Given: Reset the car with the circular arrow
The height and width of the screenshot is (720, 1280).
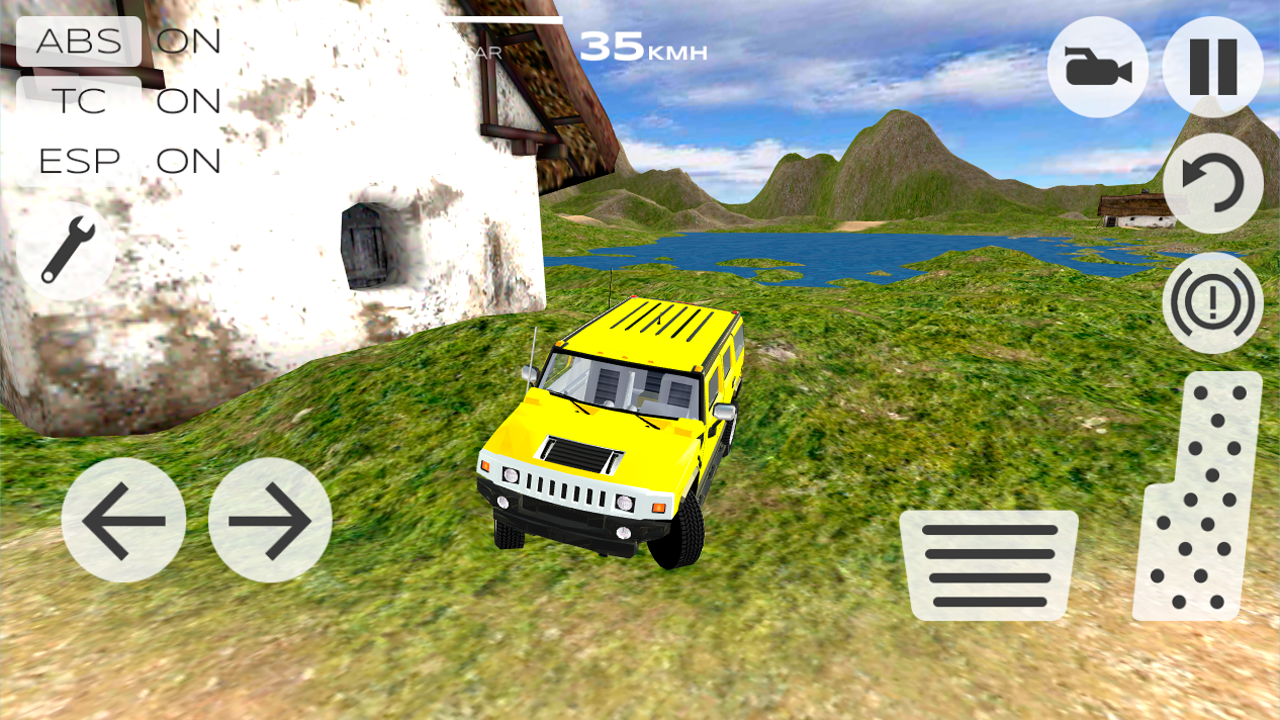Looking at the screenshot, I should pyautogui.click(x=1212, y=184).
